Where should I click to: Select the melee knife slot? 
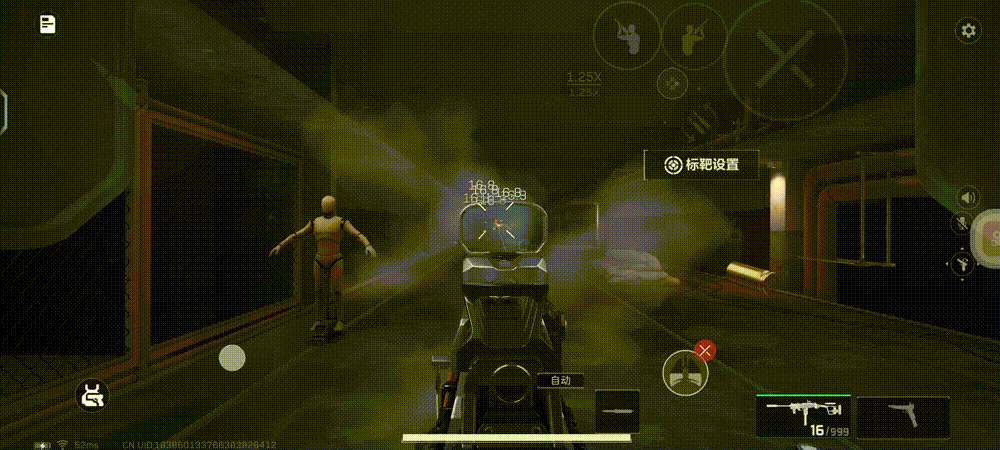tap(617, 411)
